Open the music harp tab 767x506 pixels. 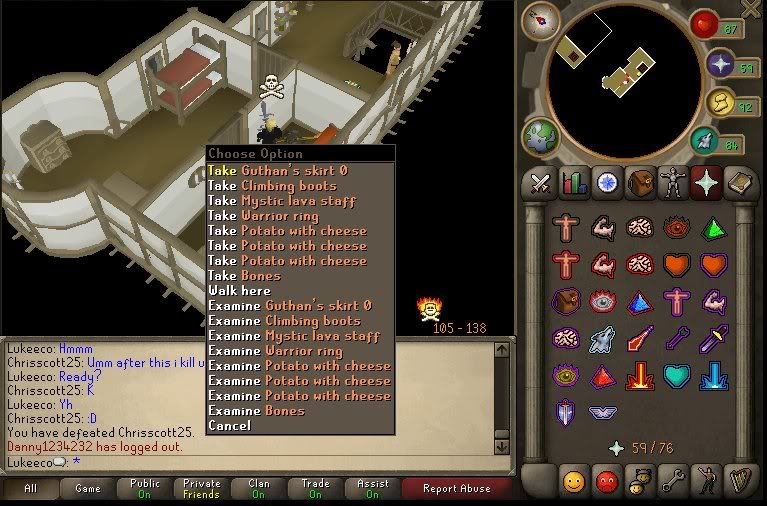click(x=739, y=479)
